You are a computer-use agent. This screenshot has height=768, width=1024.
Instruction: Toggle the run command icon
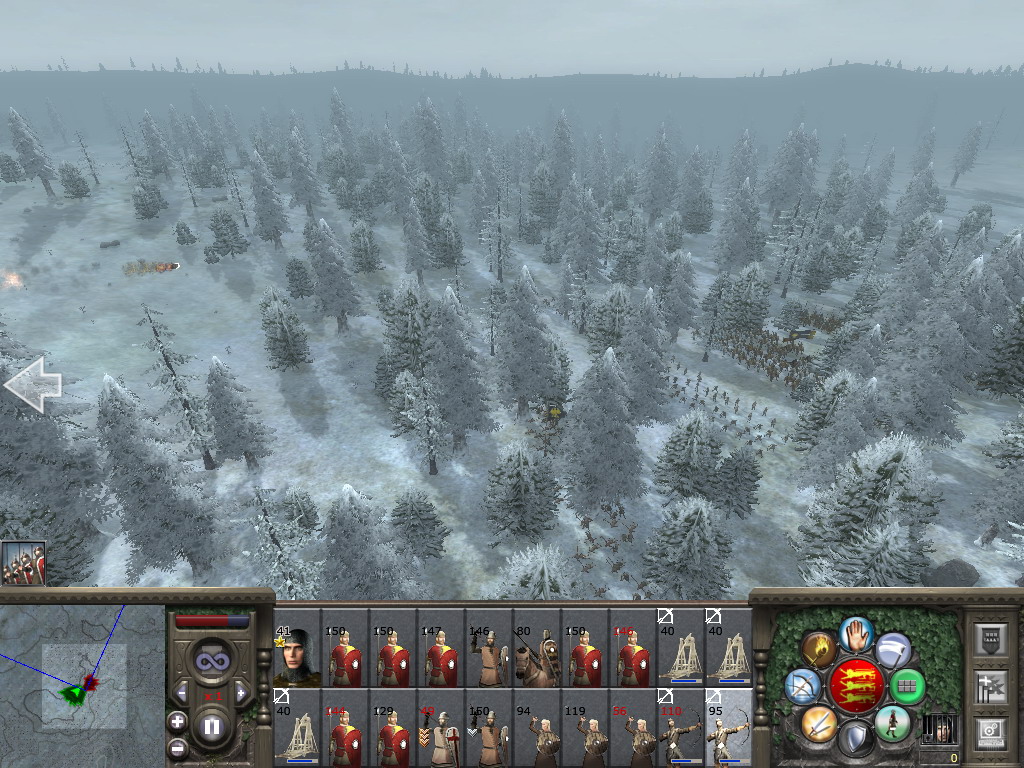click(892, 722)
